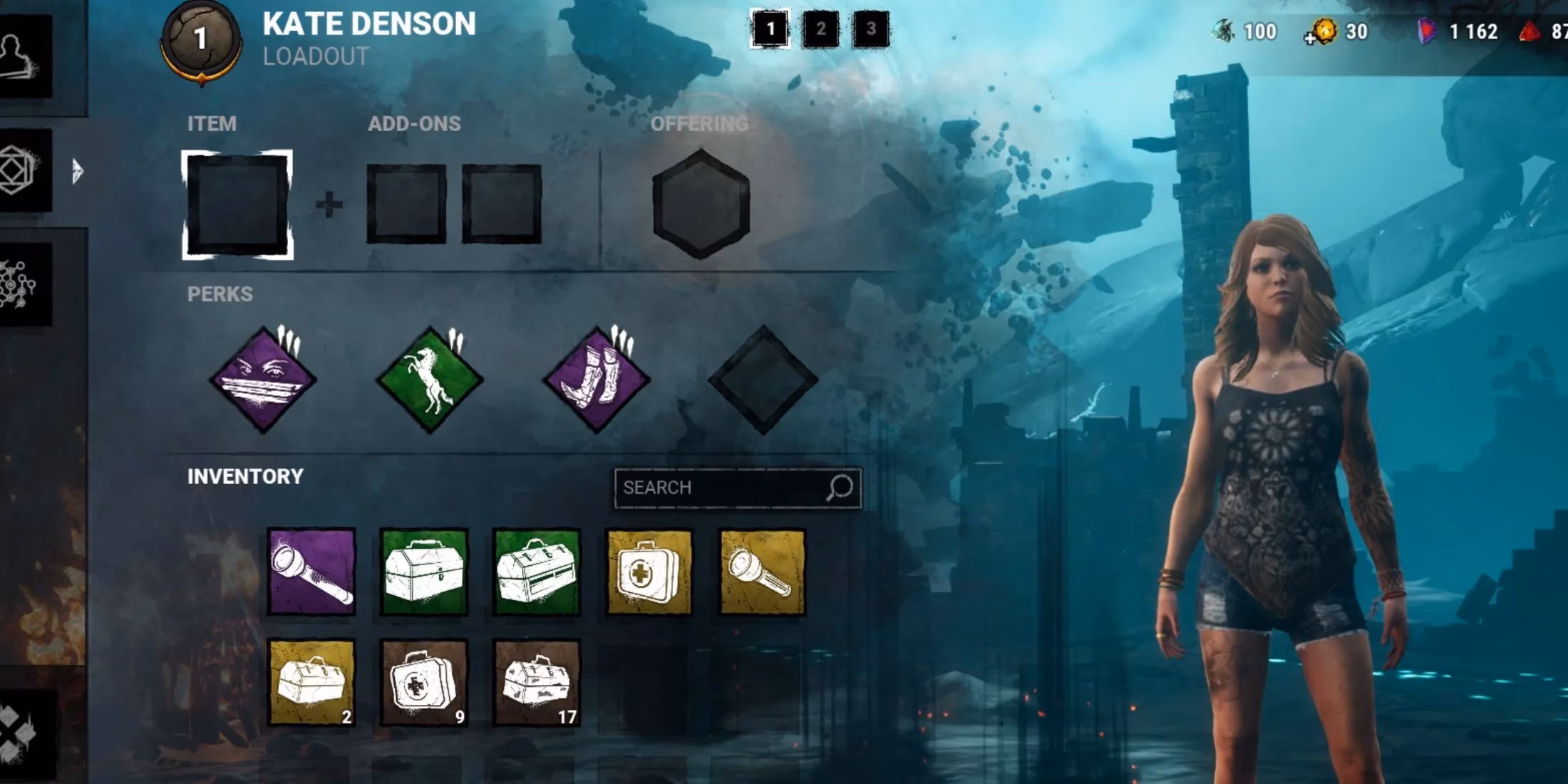Image resolution: width=1568 pixels, height=784 pixels.
Task: Open the empty Offering hexagon slot
Action: pos(701,202)
